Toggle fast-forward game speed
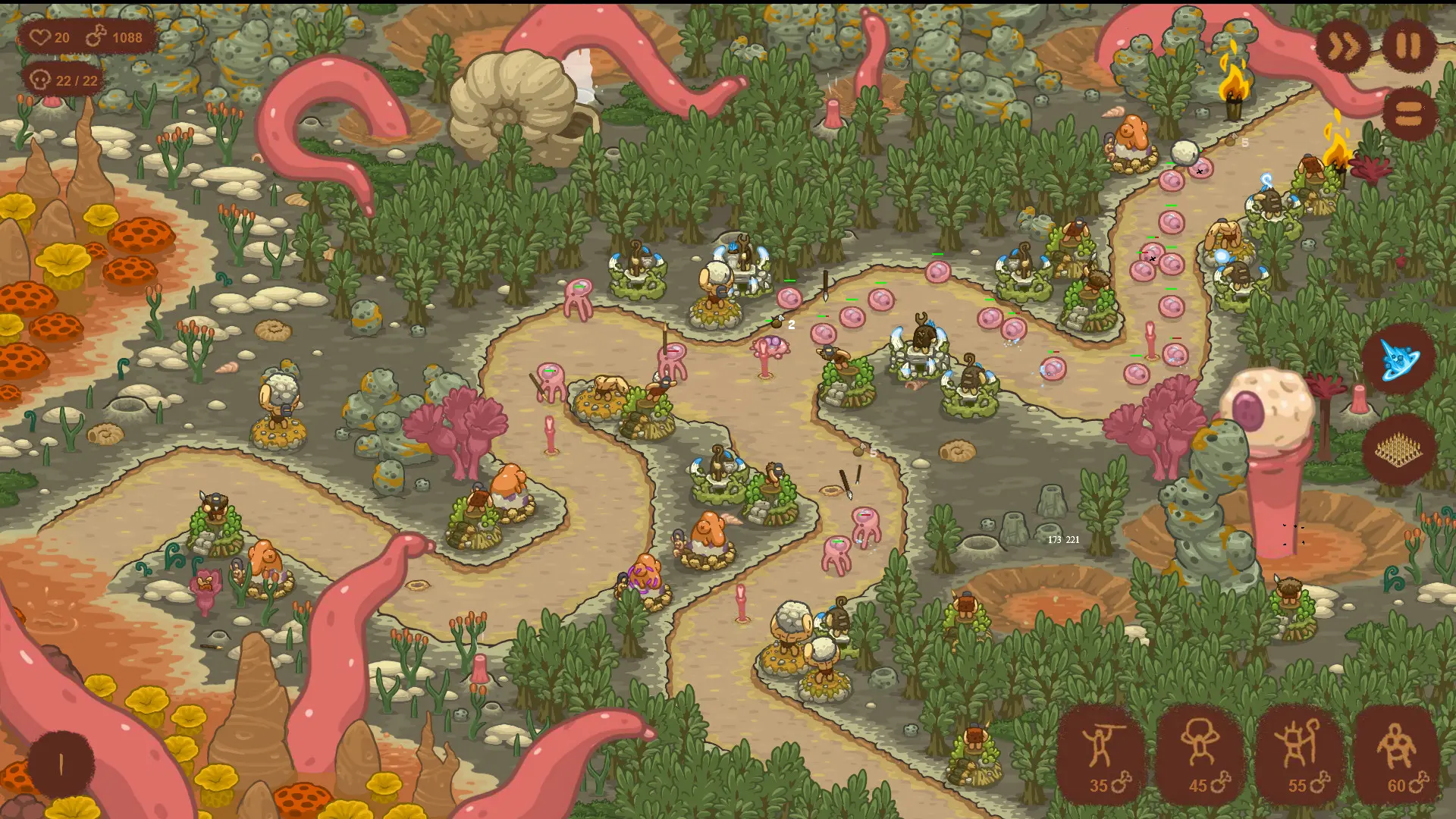This screenshot has width=1456, height=819. (x=1342, y=47)
